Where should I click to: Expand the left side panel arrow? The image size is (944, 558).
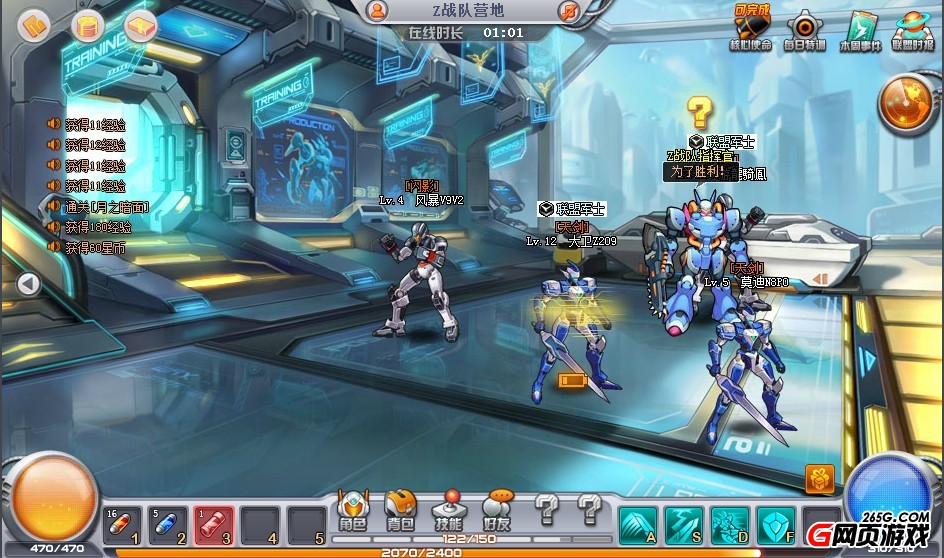[x=28, y=284]
